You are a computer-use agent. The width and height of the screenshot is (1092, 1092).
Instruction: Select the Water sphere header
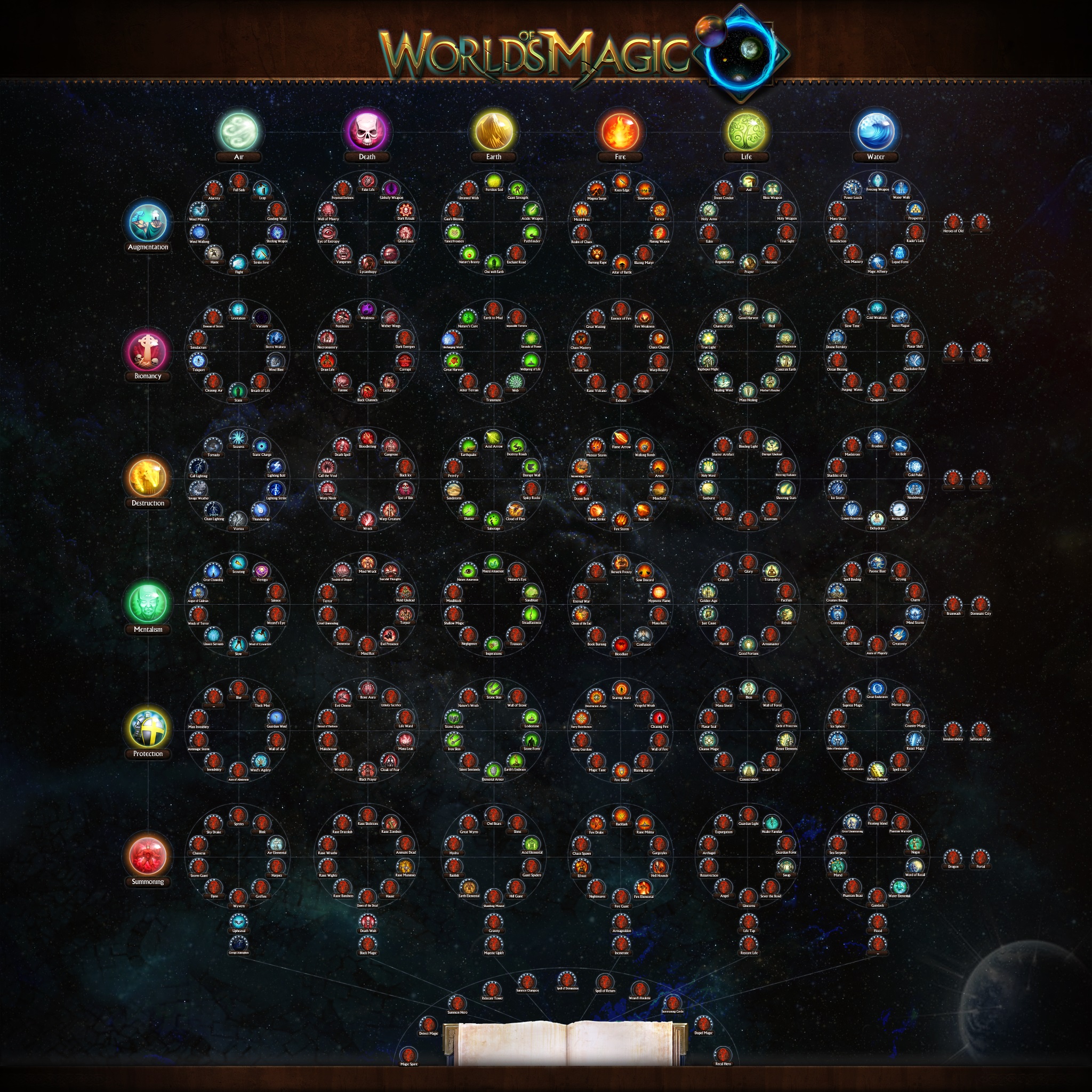[876, 131]
